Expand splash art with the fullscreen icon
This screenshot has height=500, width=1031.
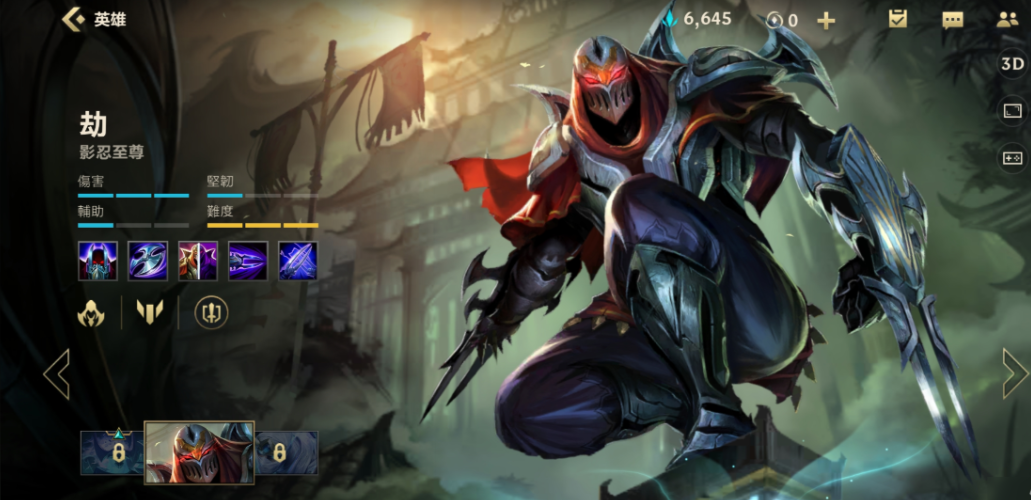click(1012, 111)
